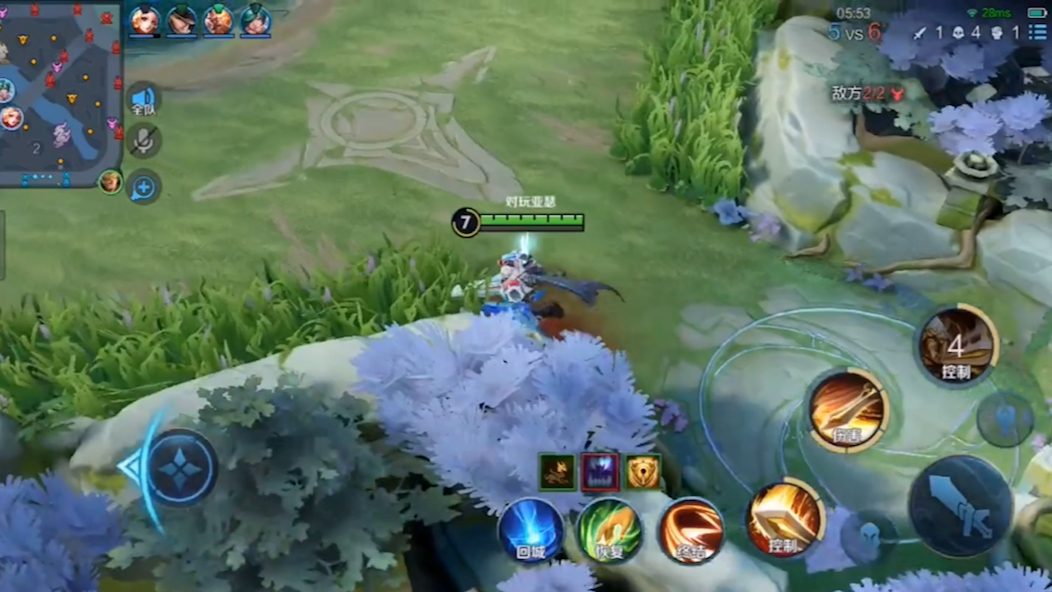Toggle the muted microphone button
This screenshot has height=592, width=1052.
tap(144, 141)
